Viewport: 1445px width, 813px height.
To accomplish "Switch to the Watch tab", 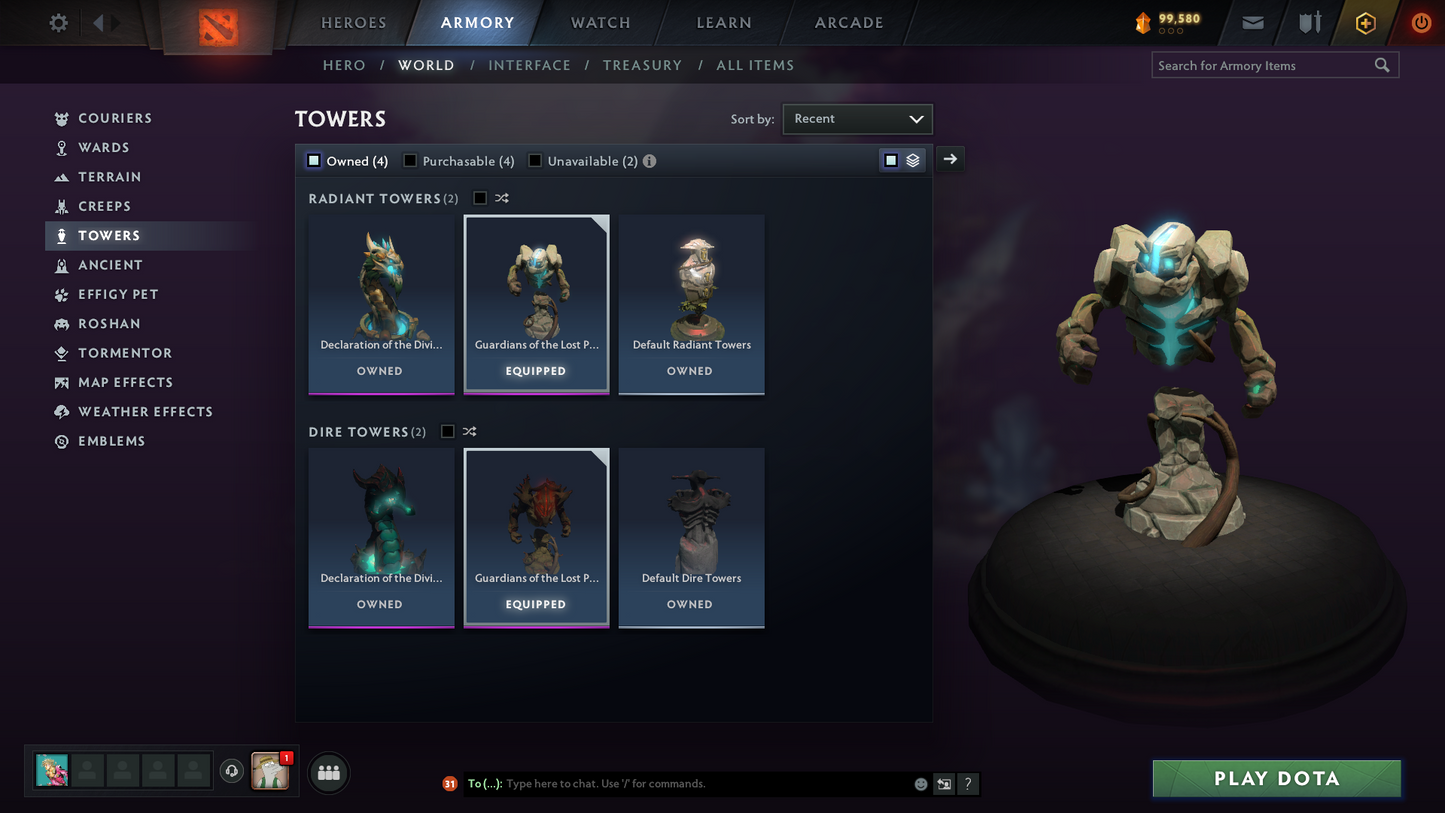I will pyautogui.click(x=599, y=22).
